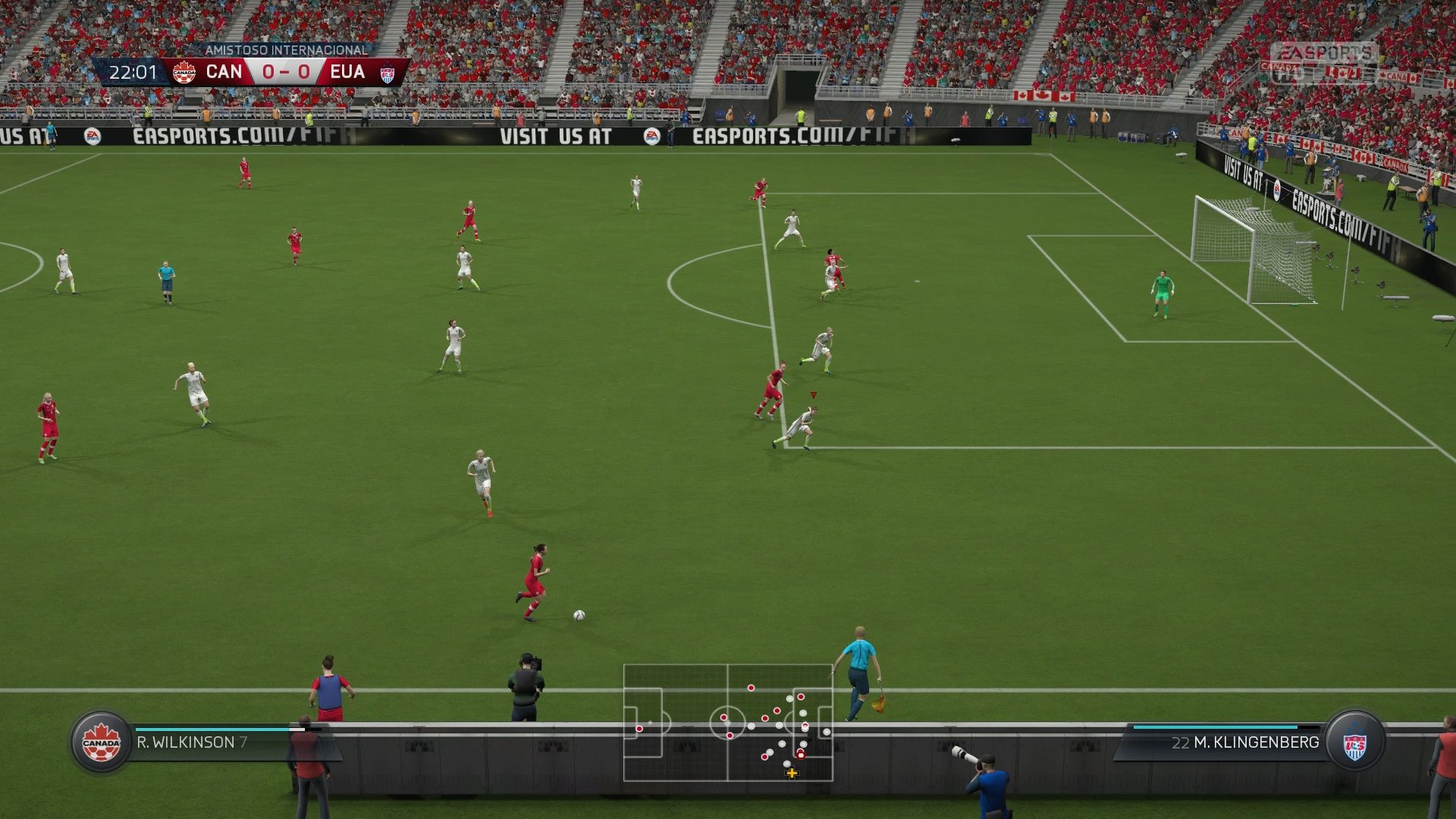This screenshot has width=1456, height=819.
Task: Select the Canada crest on the scoreboard
Action: pos(184,72)
